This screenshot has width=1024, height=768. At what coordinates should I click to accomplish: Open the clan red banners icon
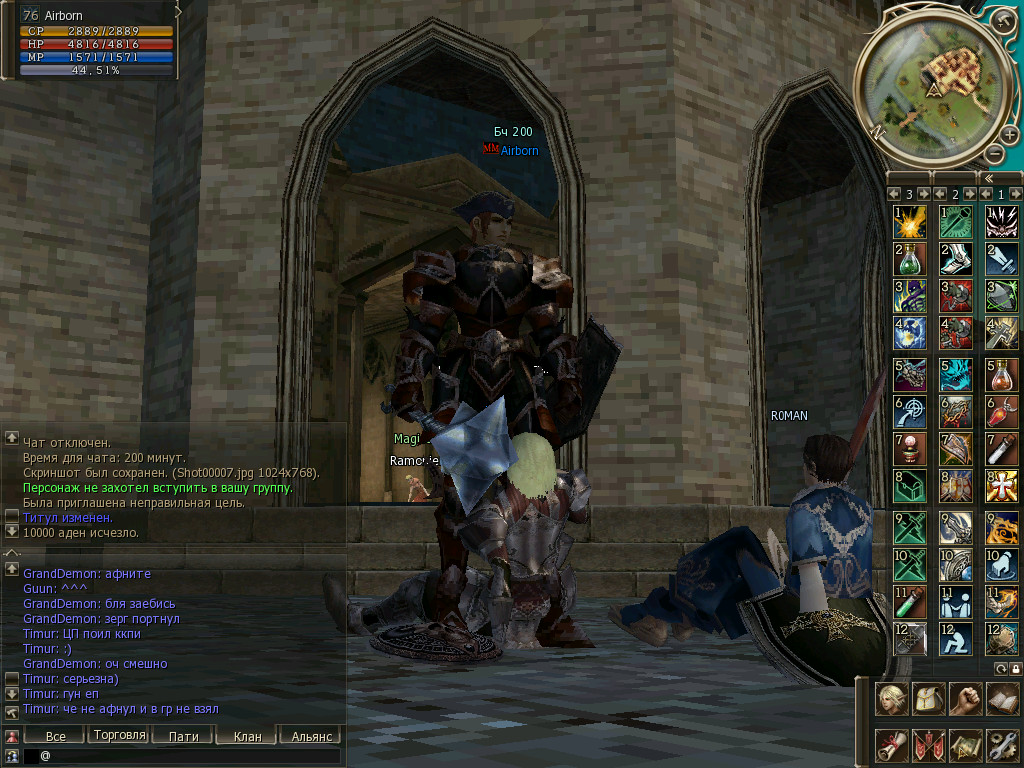pyautogui.click(x=929, y=745)
